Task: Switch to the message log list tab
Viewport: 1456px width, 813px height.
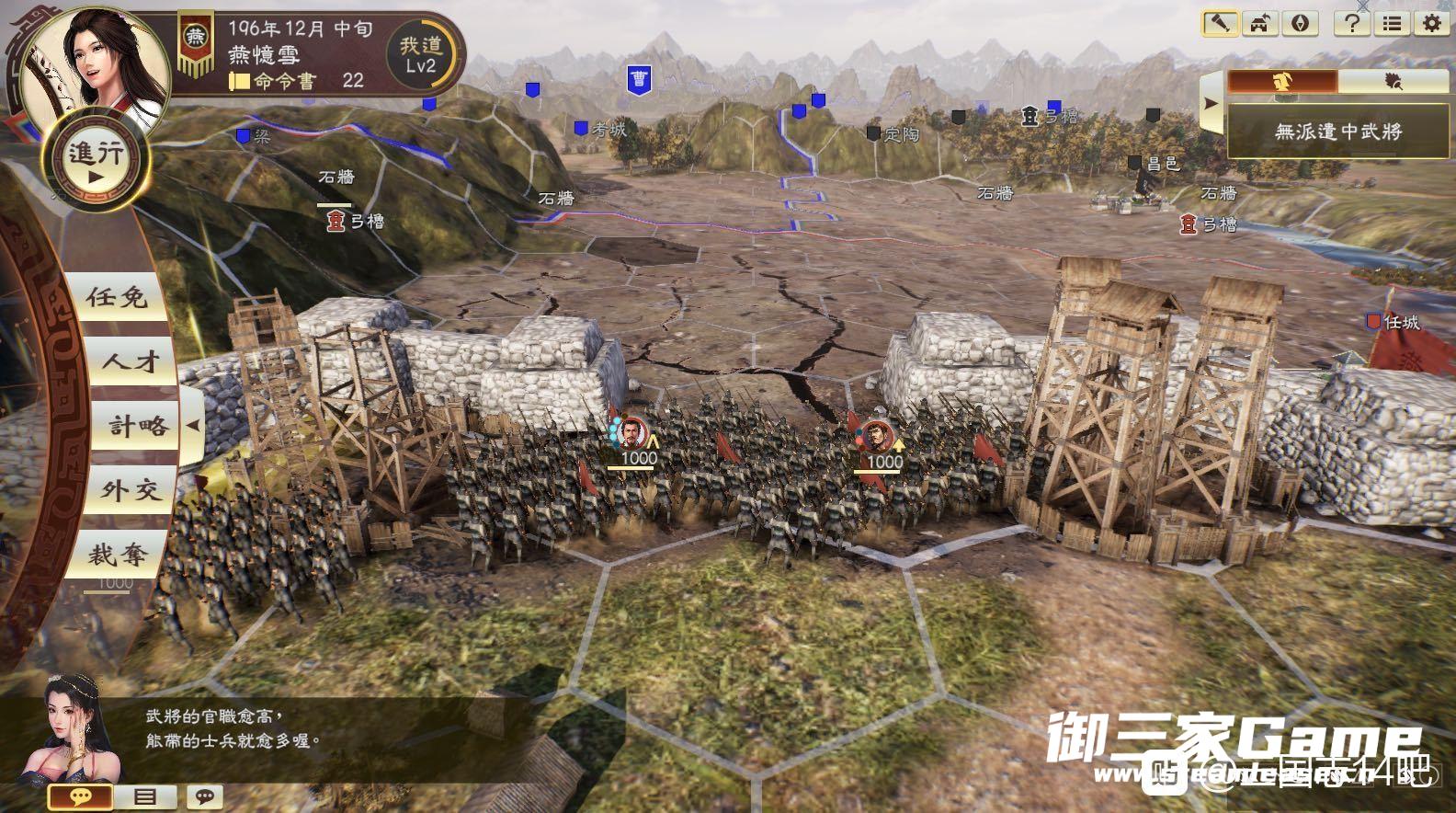Action: pyautogui.click(x=146, y=796)
